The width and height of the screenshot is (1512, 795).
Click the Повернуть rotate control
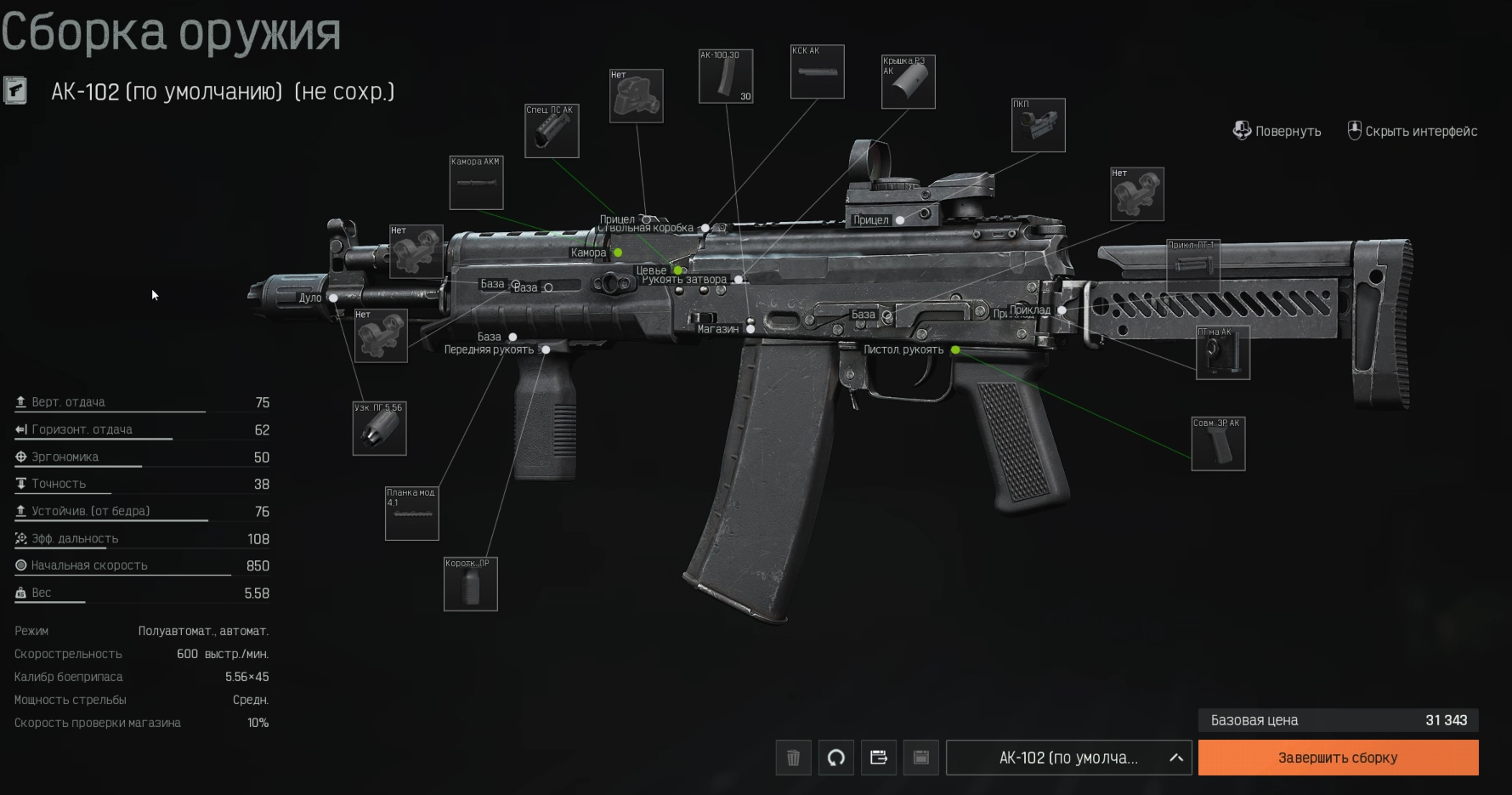click(1277, 131)
